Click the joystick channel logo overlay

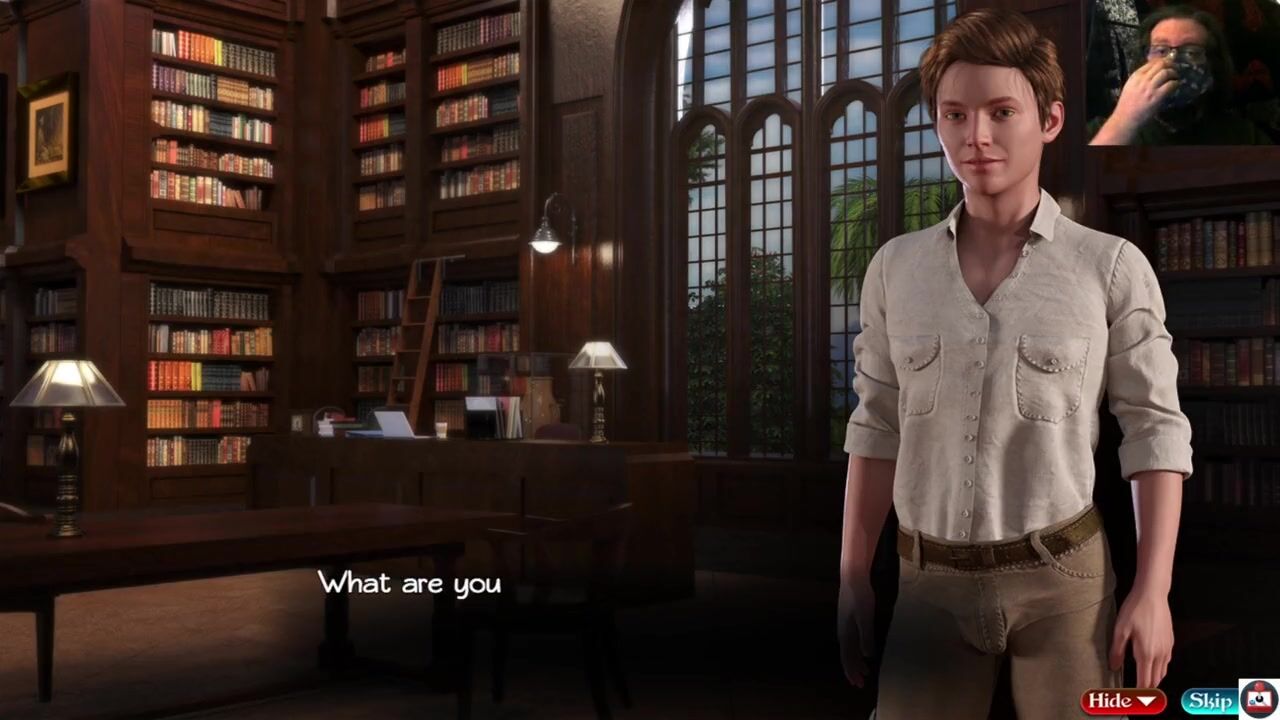click(1259, 699)
